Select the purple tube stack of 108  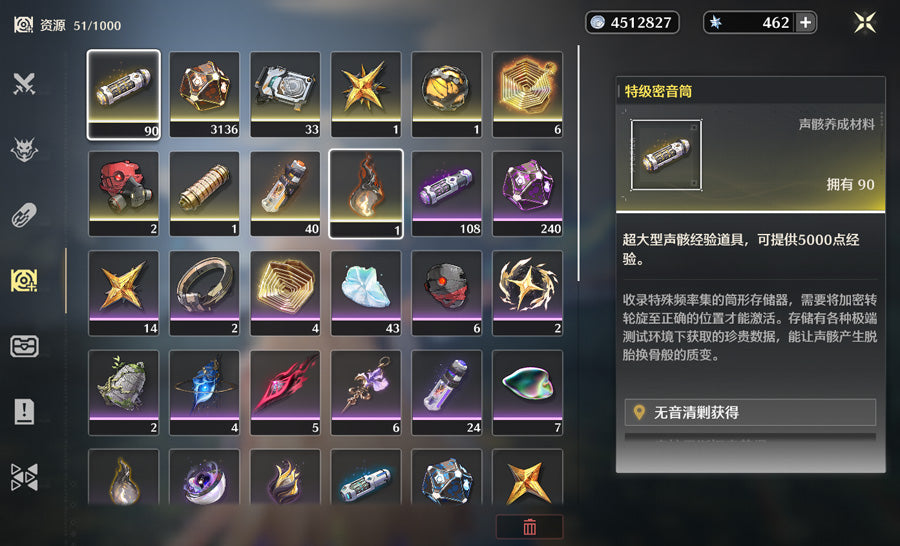[x=447, y=194]
